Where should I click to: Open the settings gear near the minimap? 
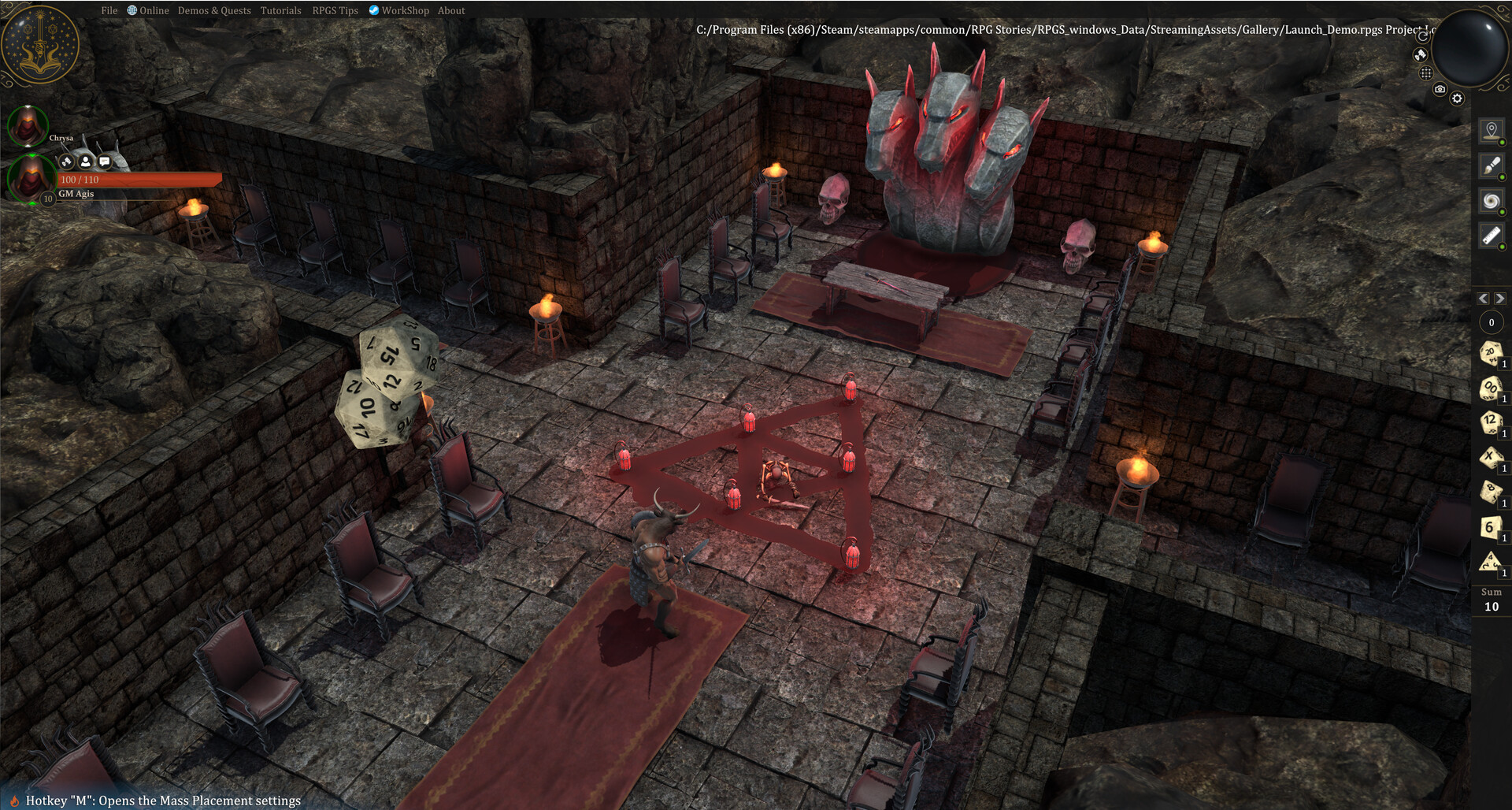1458,98
